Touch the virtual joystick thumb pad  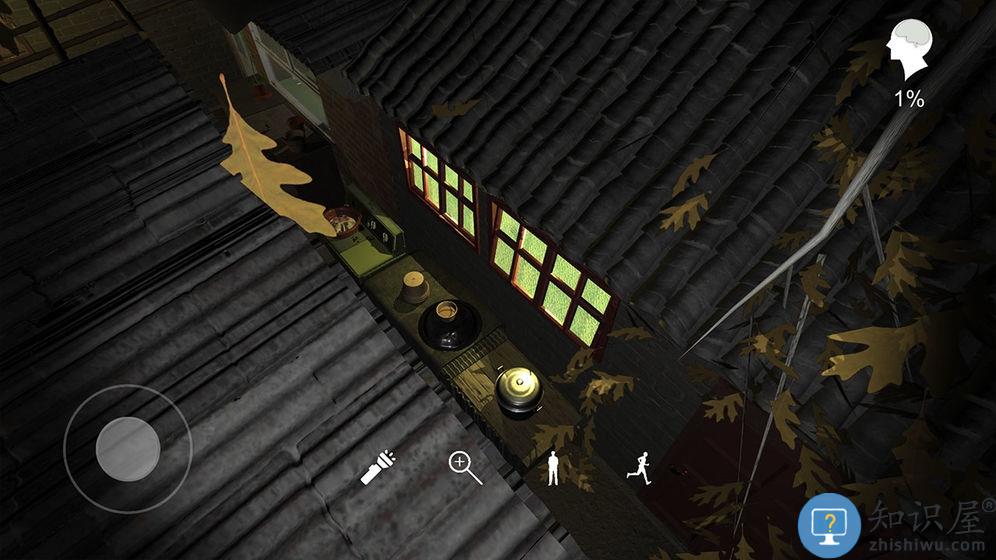128,448
